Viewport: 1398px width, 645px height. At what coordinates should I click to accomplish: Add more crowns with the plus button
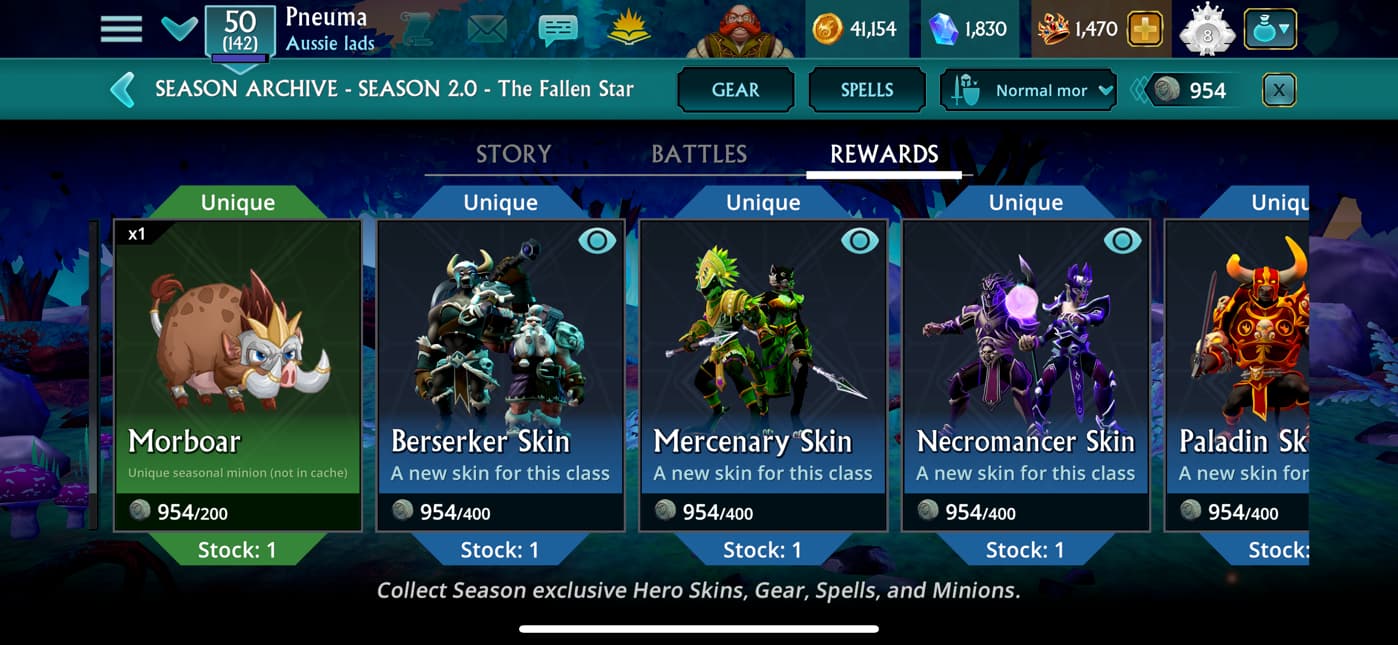point(1145,29)
